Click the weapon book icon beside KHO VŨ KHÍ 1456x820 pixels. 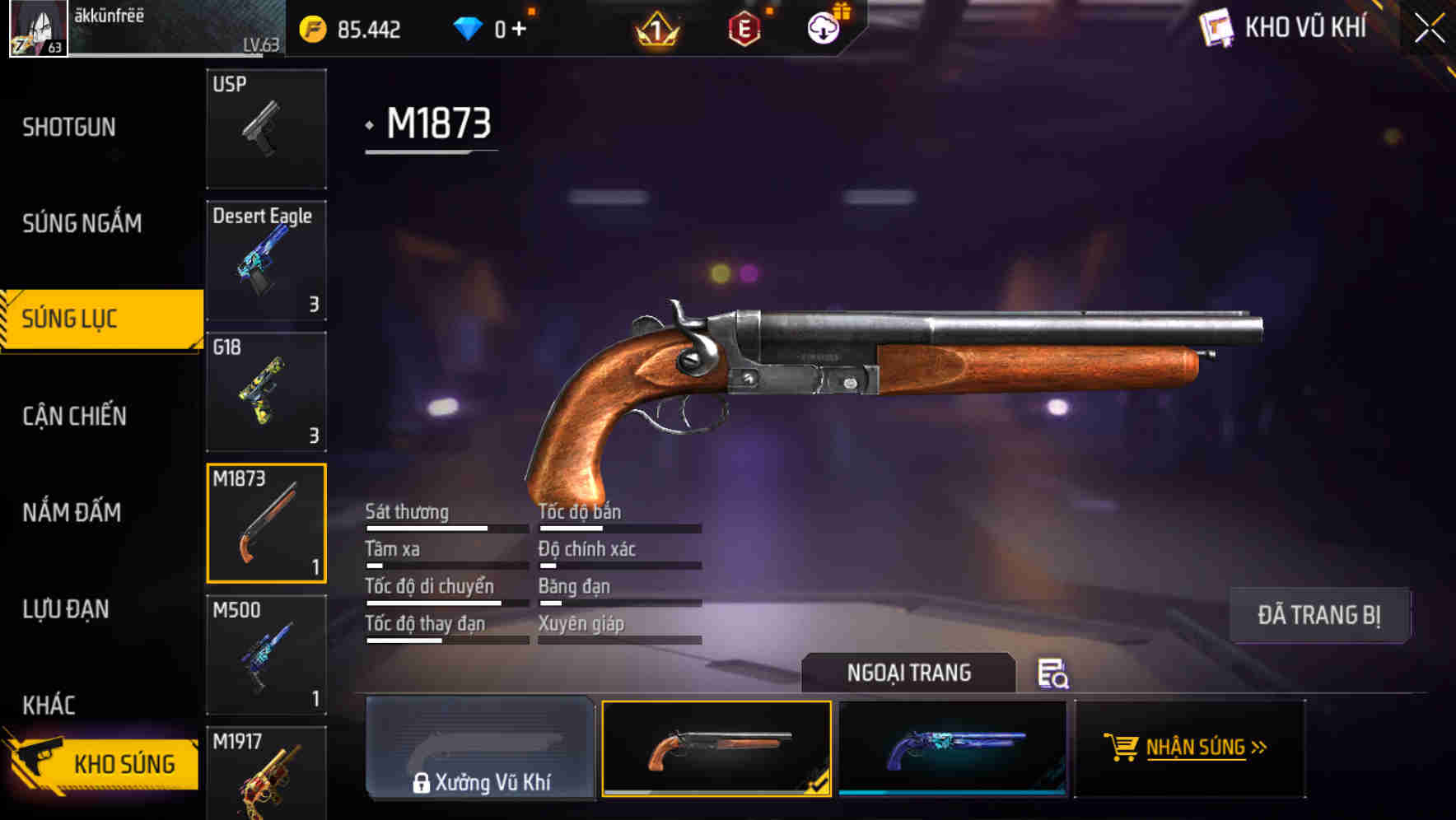(x=1218, y=27)
